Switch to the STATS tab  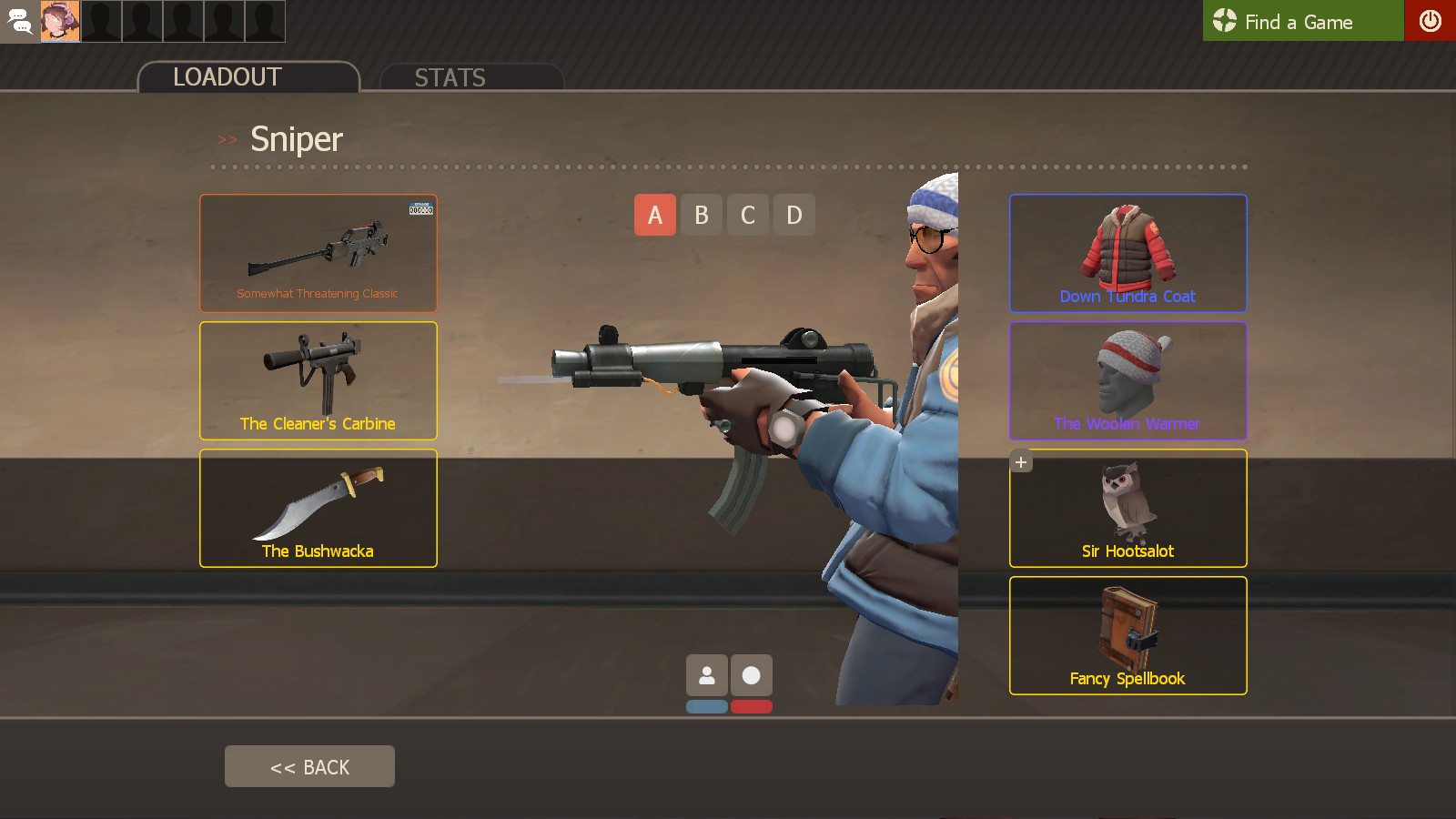450,77
